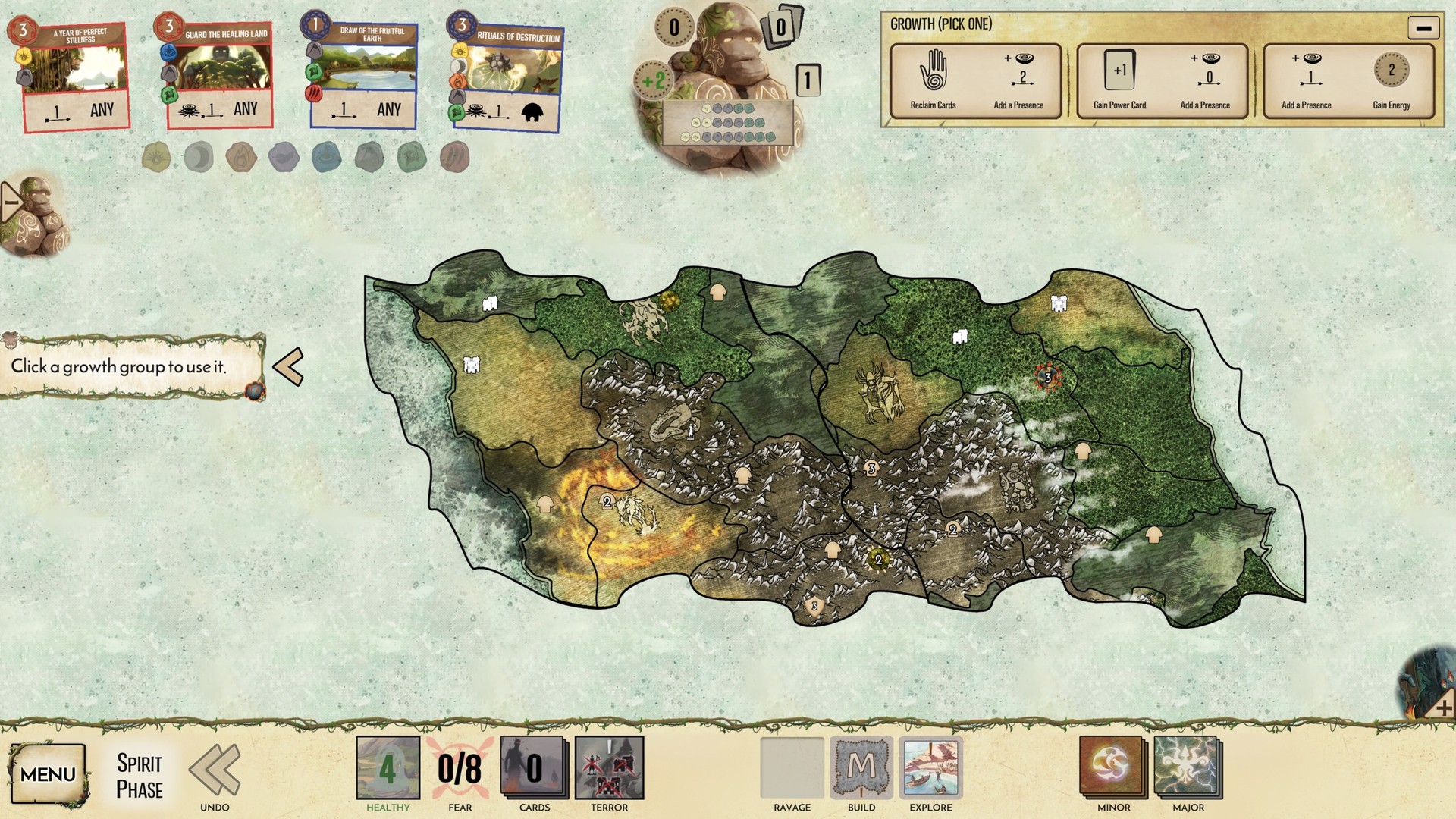Select the Explore invader card
The width and height of the screenshot is (1456, 819).
pos(930,769)
